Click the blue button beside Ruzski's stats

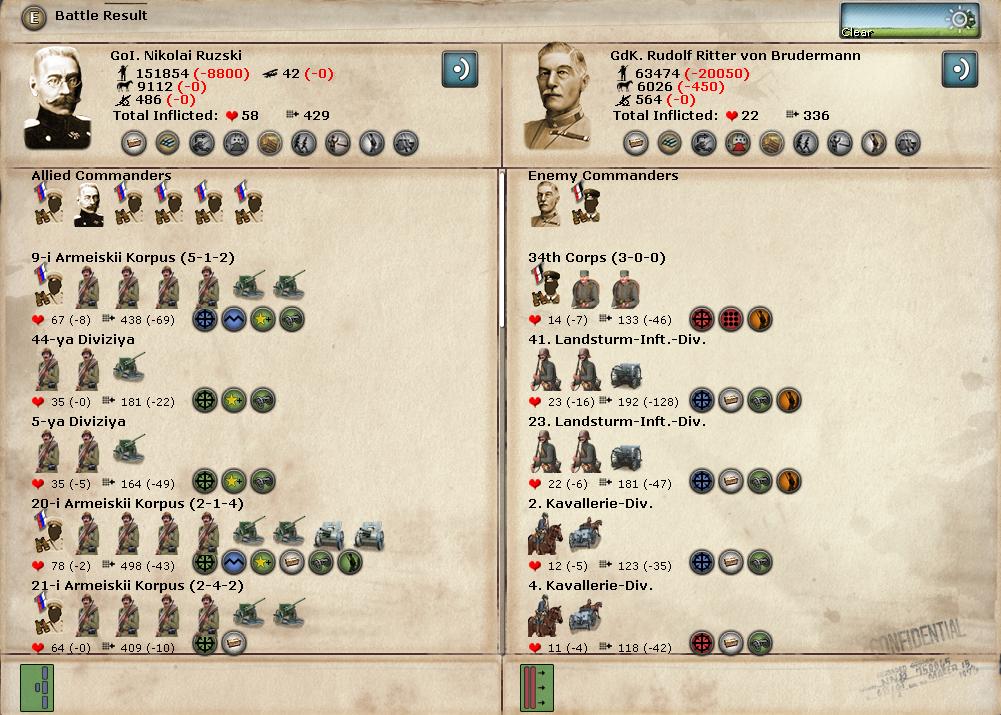coord(460,70)
